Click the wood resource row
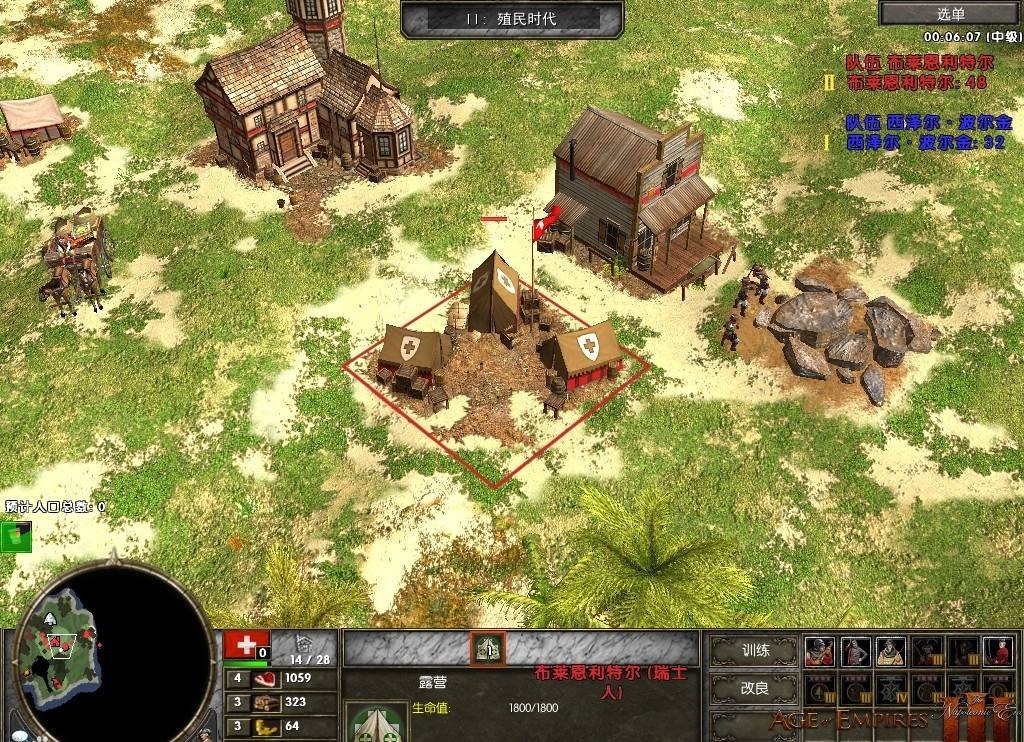The width and height of the screenshot is (1024, 742). click(x=267, y=702)
